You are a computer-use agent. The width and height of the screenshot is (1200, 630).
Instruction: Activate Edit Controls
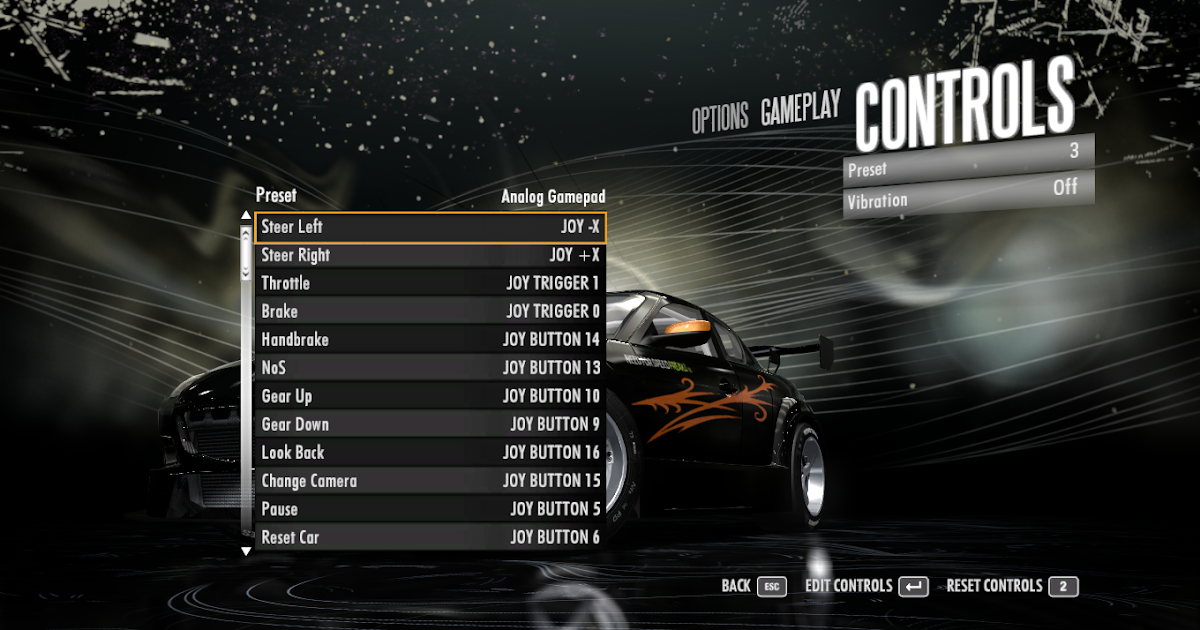[x=866, y=586]
